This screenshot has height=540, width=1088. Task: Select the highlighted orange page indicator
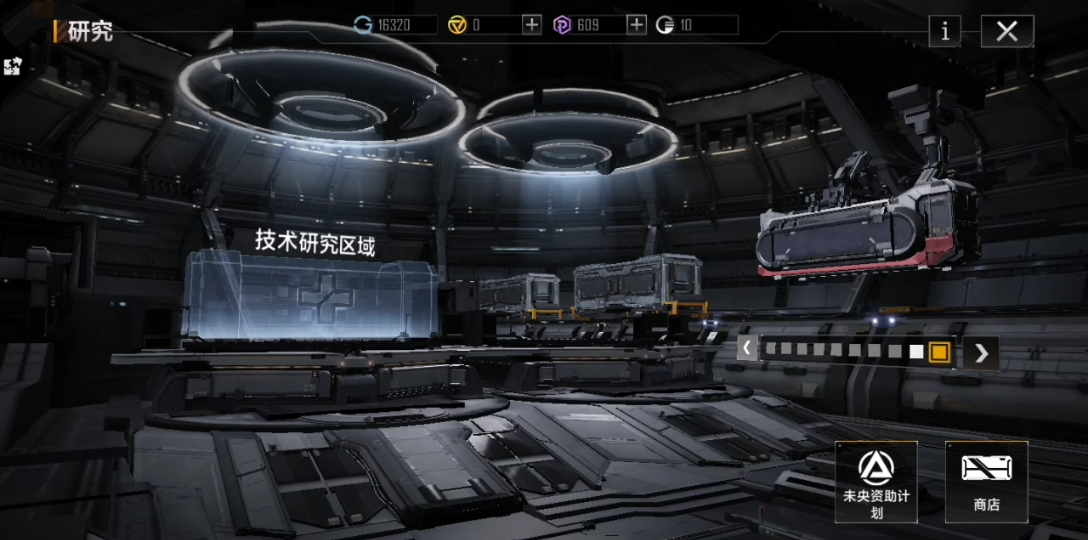tap(938, 351)
